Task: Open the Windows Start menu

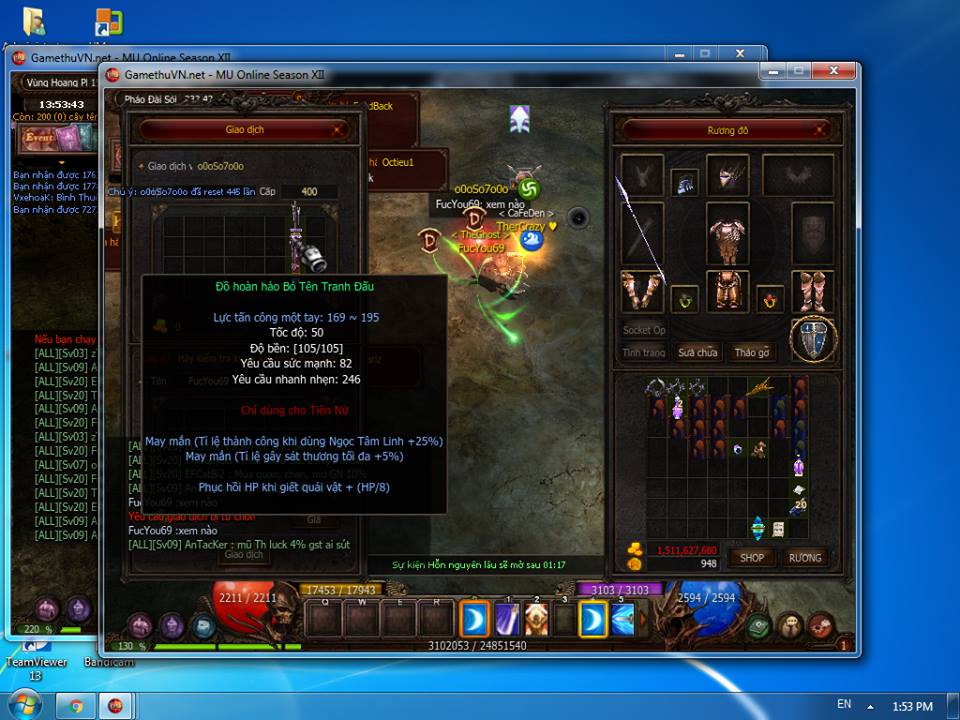Action: coord(22,705)
